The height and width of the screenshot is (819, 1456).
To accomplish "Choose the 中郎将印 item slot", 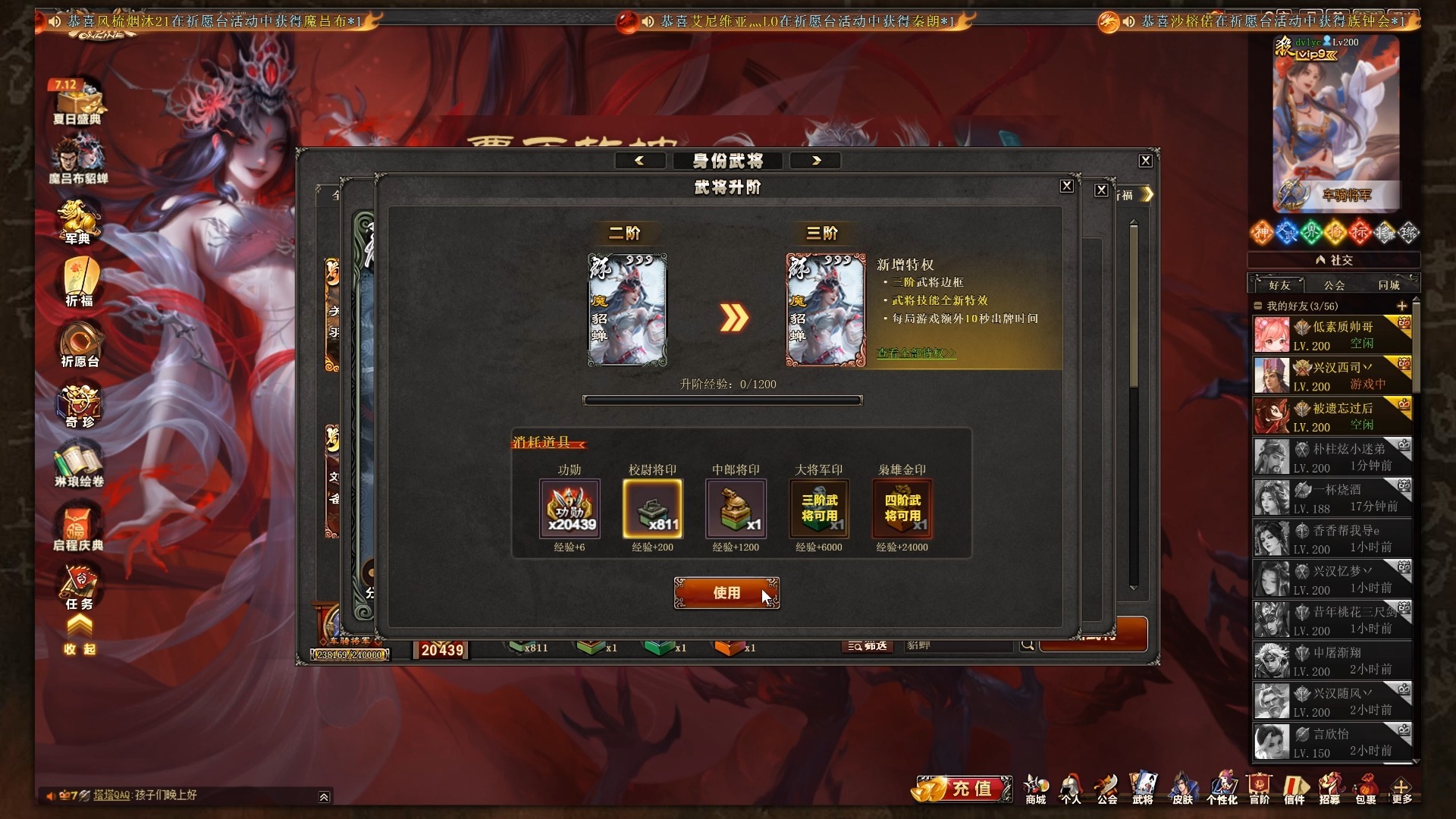I will 736,508.
